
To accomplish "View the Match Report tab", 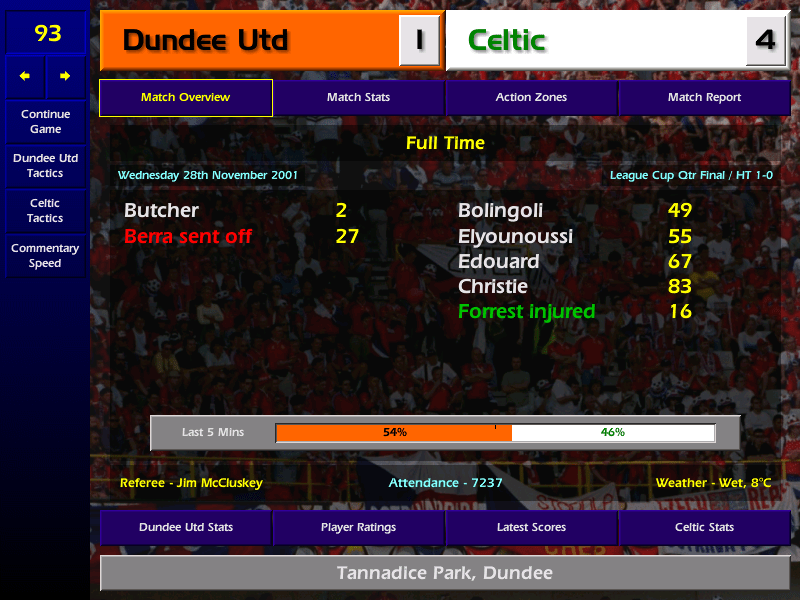I will click(704, 98).
